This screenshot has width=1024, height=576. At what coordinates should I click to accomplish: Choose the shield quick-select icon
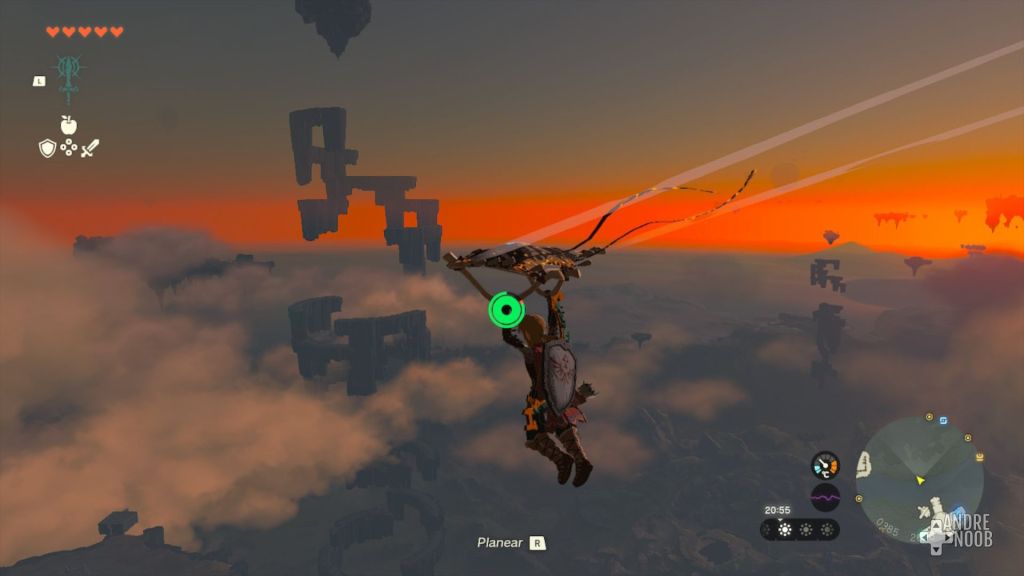coord(47,148)
